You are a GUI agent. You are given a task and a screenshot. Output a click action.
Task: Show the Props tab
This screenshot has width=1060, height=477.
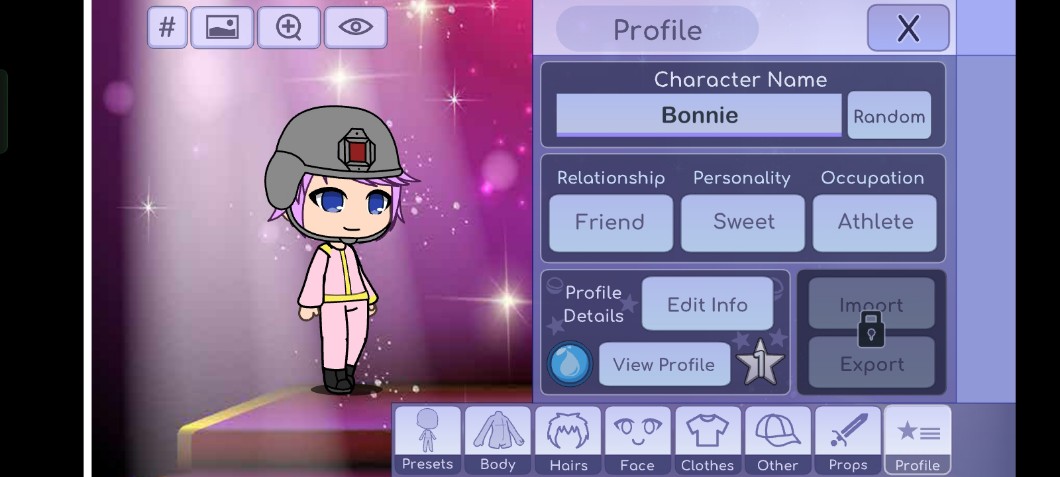coord(847,440)
